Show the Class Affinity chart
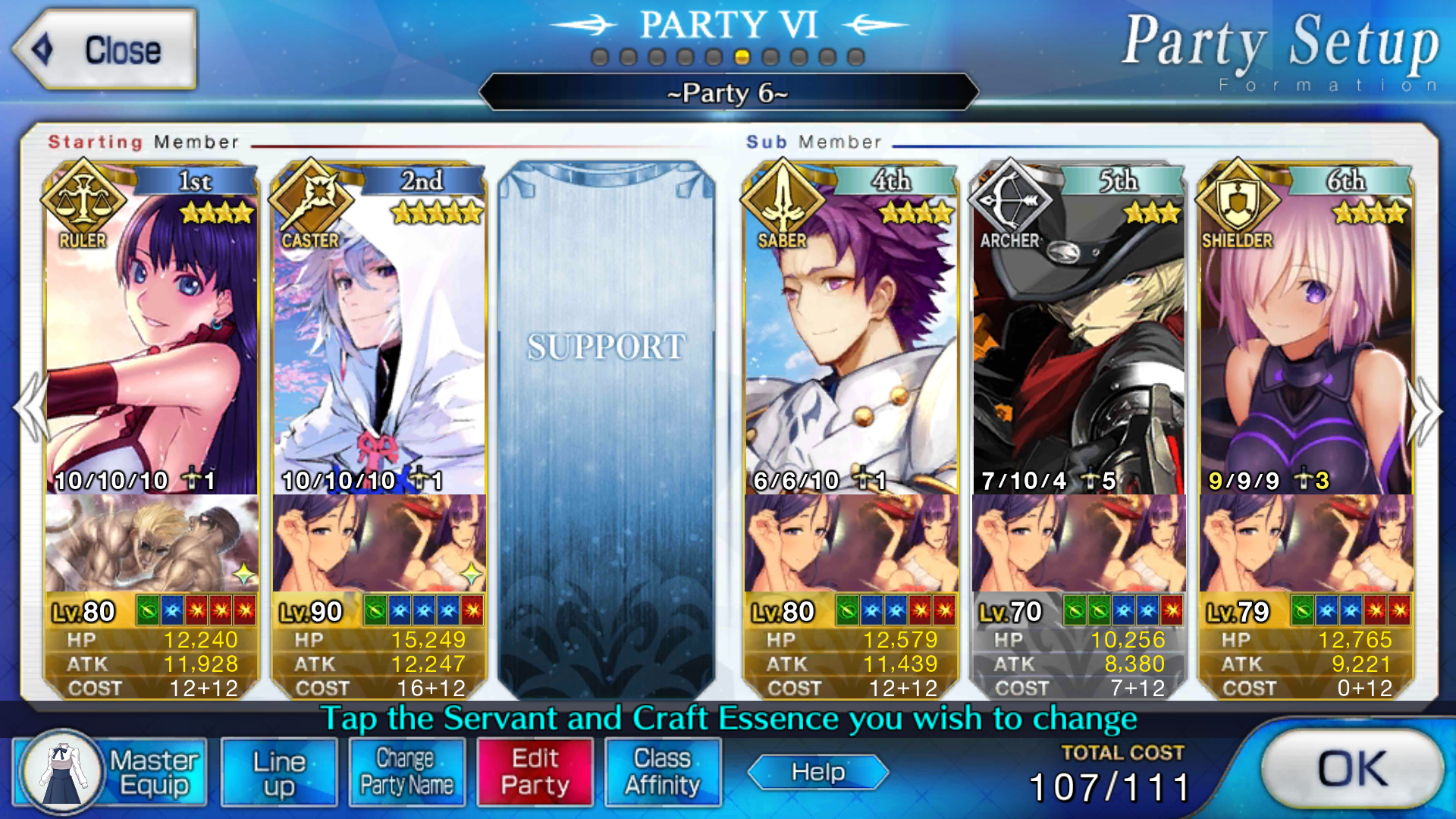Viewport: 1456px width, 819px height. click(662, 772)
